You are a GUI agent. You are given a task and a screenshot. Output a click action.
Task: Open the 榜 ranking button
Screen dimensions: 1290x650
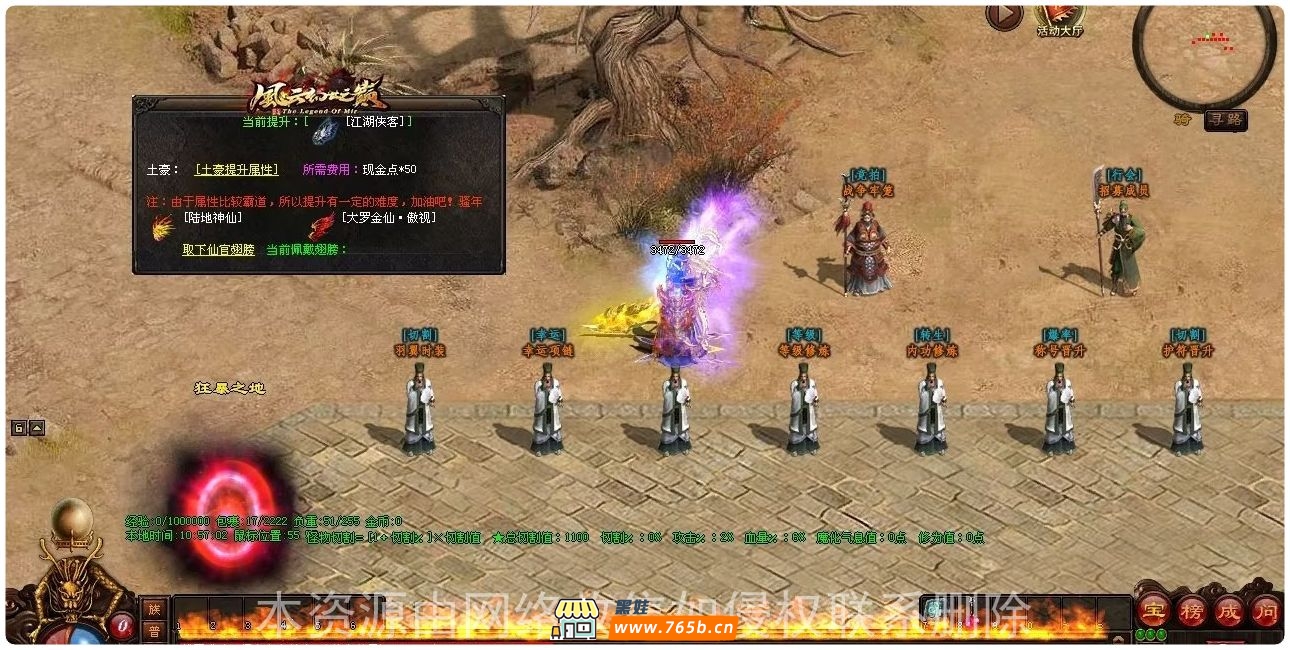[1191, 609]
